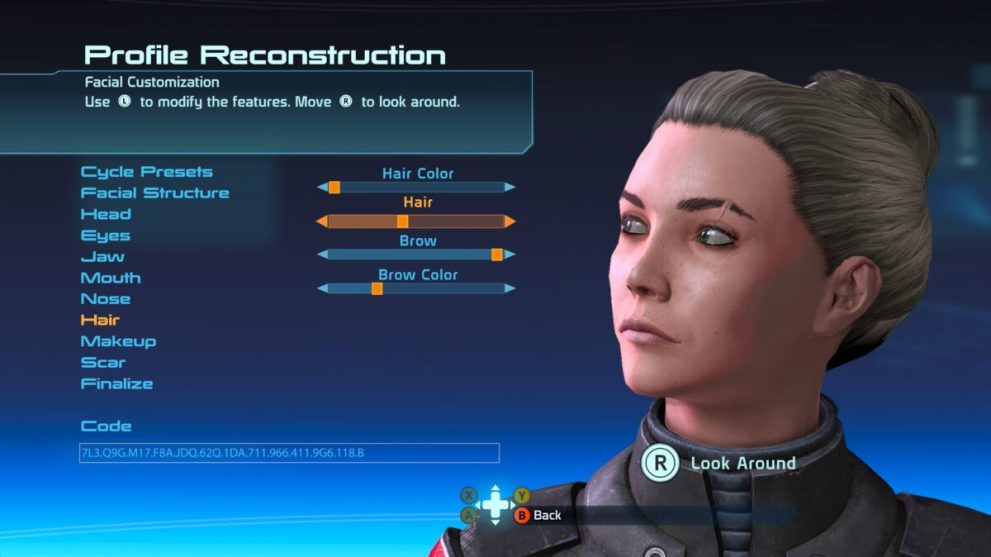Click the Hair Color slider track
The image size is (991, 557).
tap(416, 187)
